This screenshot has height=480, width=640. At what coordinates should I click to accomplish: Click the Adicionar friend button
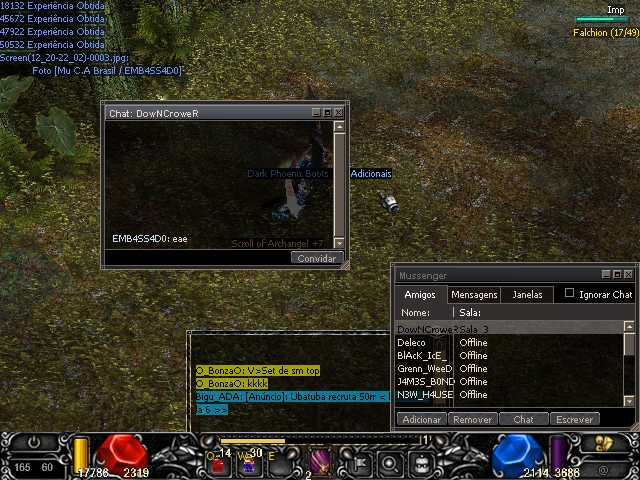coord(421,419)
